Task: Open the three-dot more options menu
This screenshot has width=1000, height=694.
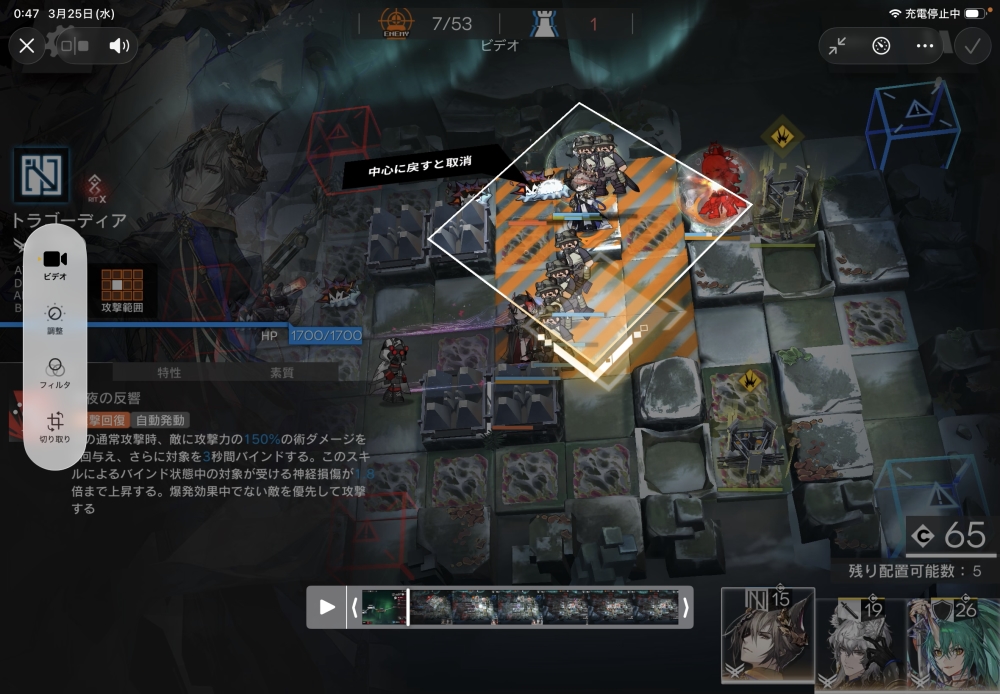Action: click(924, 46)
